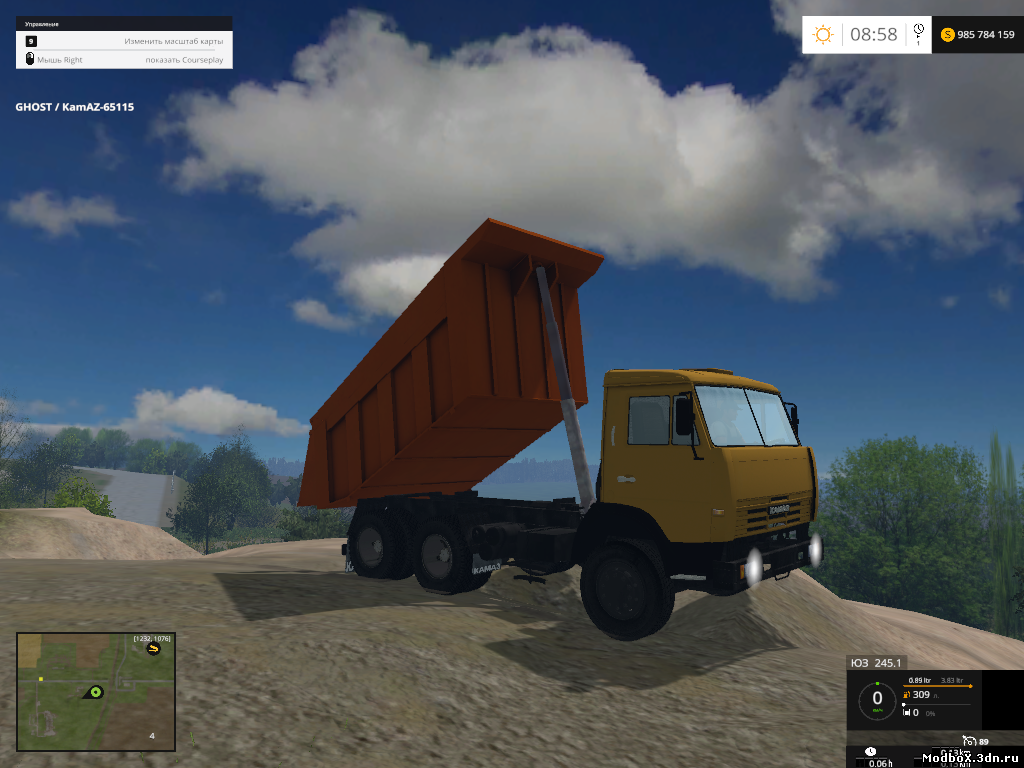
Task: Click the orange fuel pump icon
Action: point(906,695)
